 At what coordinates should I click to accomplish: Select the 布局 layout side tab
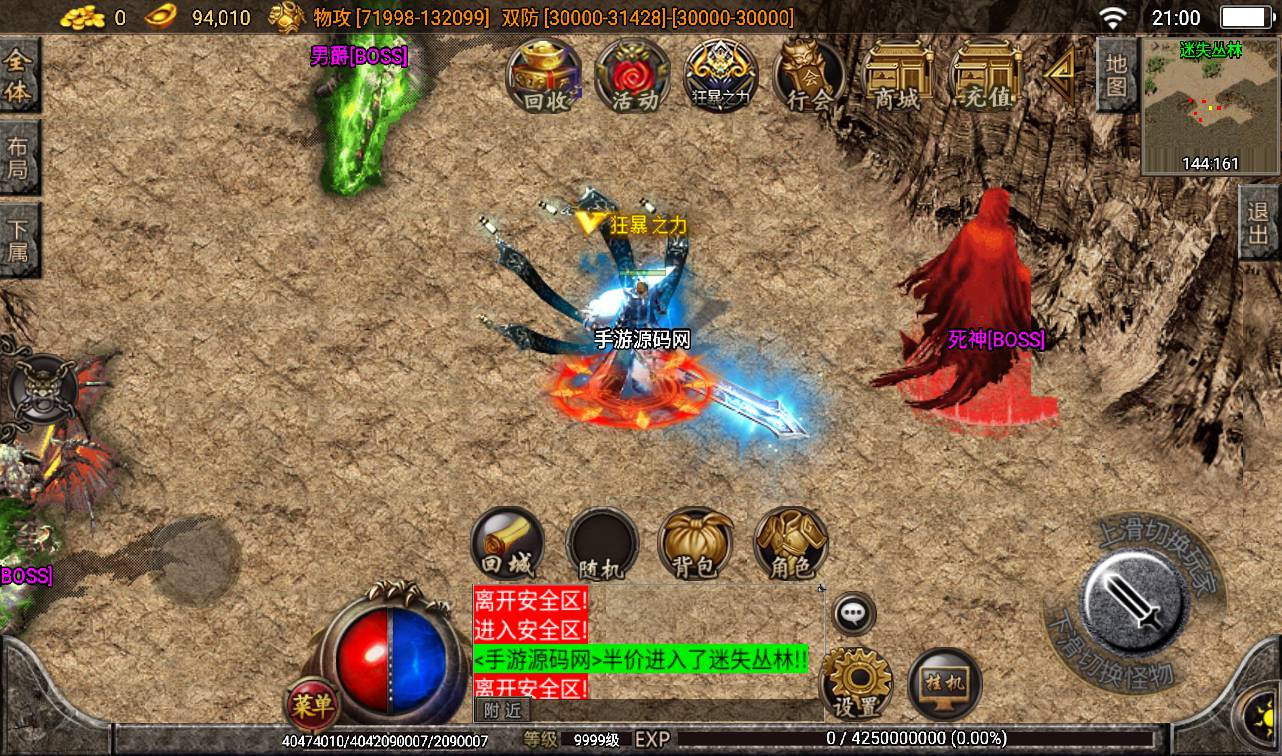pos(19,157)
